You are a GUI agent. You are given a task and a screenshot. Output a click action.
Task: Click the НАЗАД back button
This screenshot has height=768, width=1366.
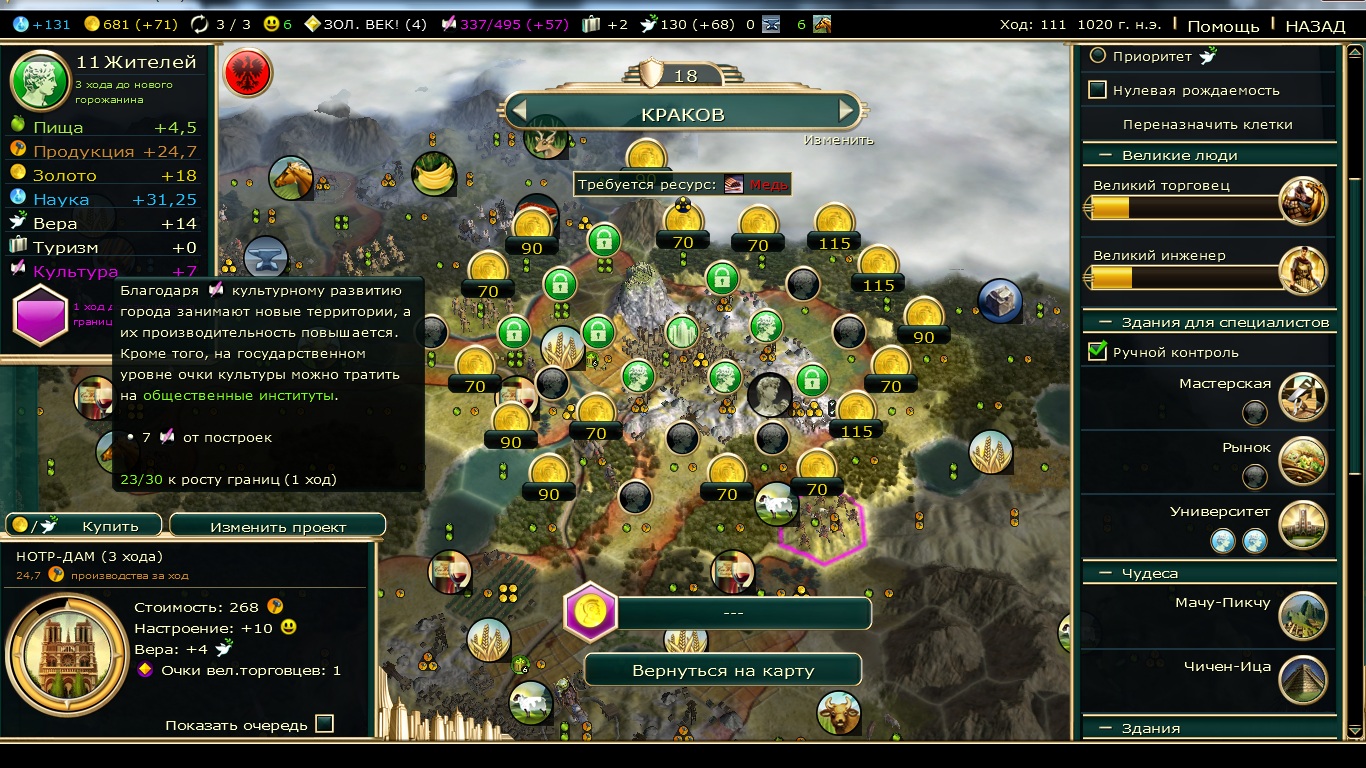(1314, 26)
